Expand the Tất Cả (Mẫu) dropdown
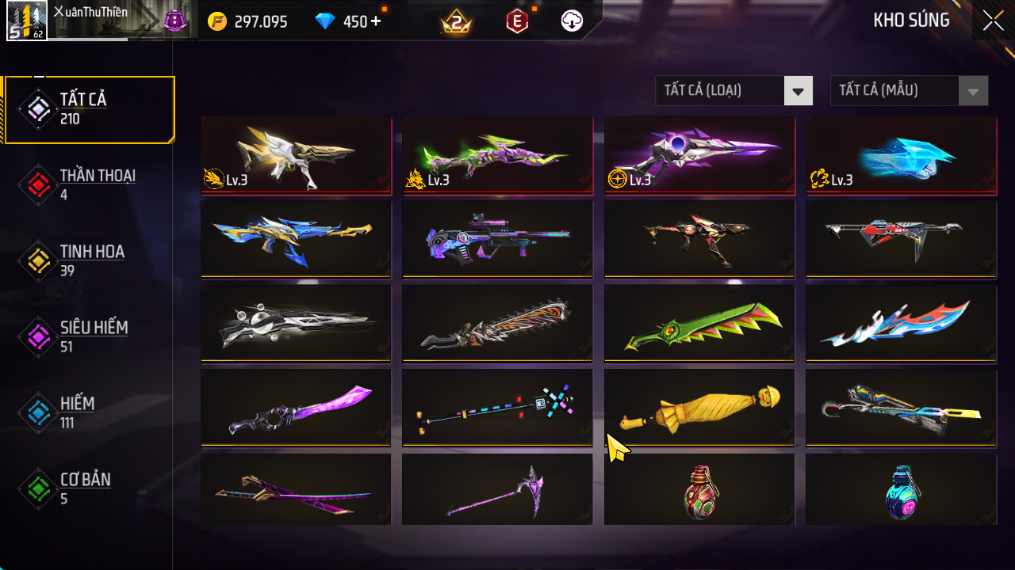Screen dimensions: 1015x570 pos(909,91)
